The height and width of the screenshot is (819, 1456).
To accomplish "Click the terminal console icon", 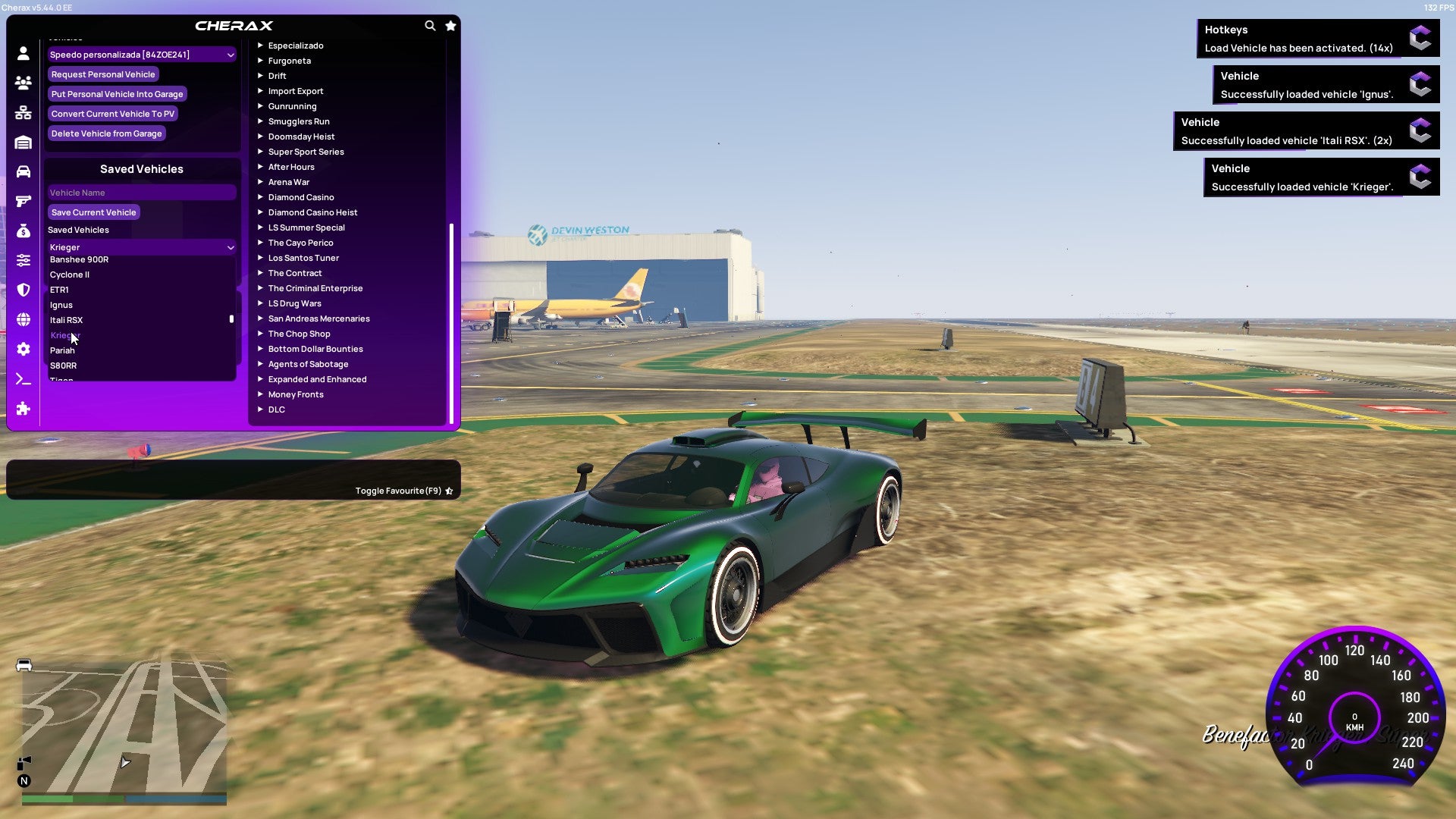I will point(23,378).
